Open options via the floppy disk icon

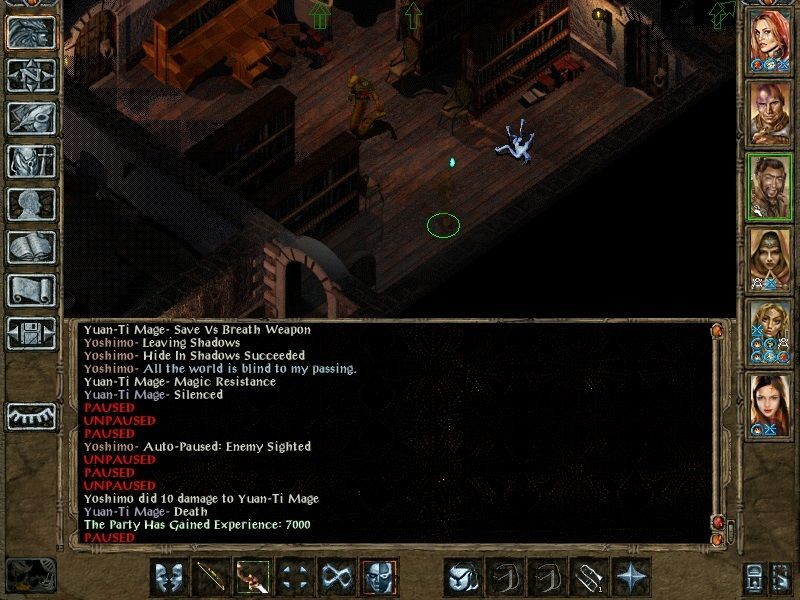click(x=31, y=333)
